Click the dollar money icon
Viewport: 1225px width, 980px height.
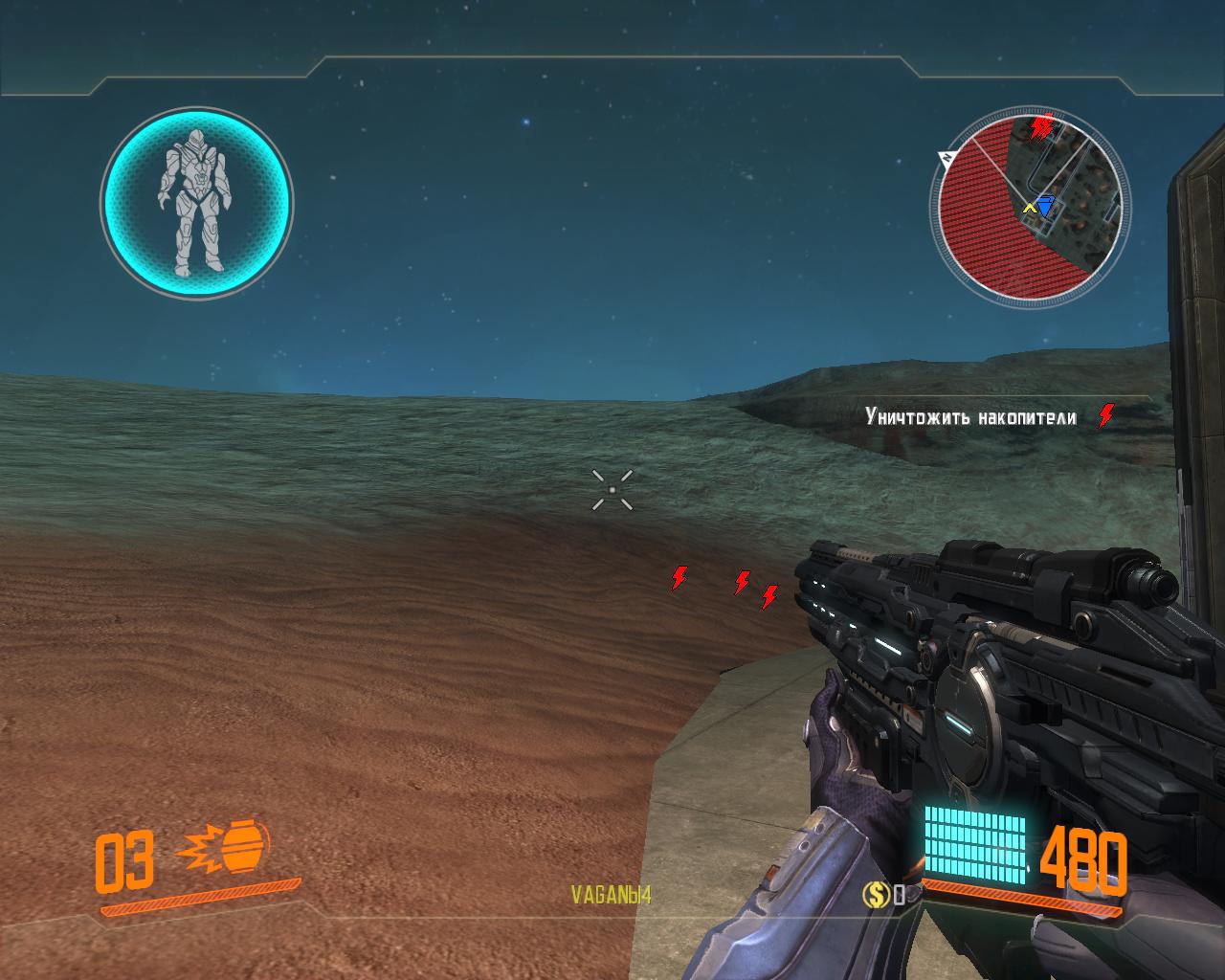pos(876,895)
